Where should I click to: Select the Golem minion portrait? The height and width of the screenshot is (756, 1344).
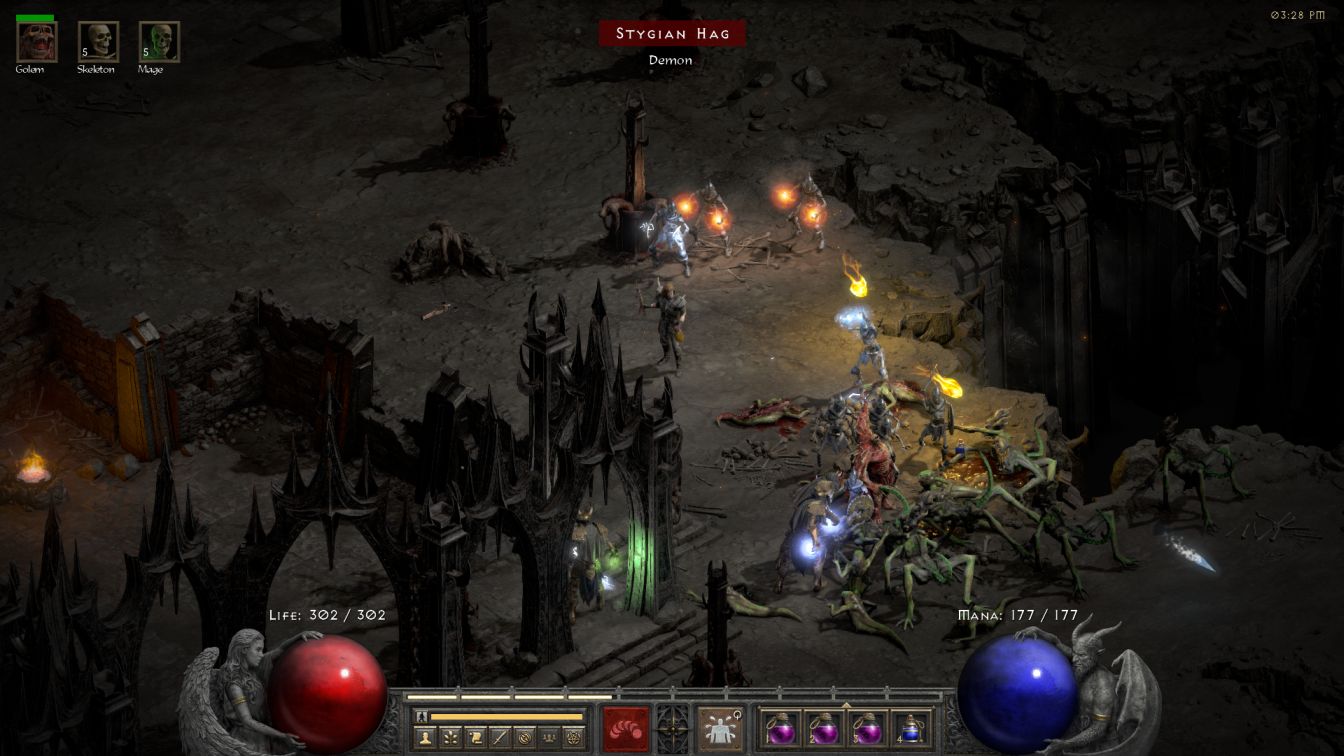[x=37, y=41]
